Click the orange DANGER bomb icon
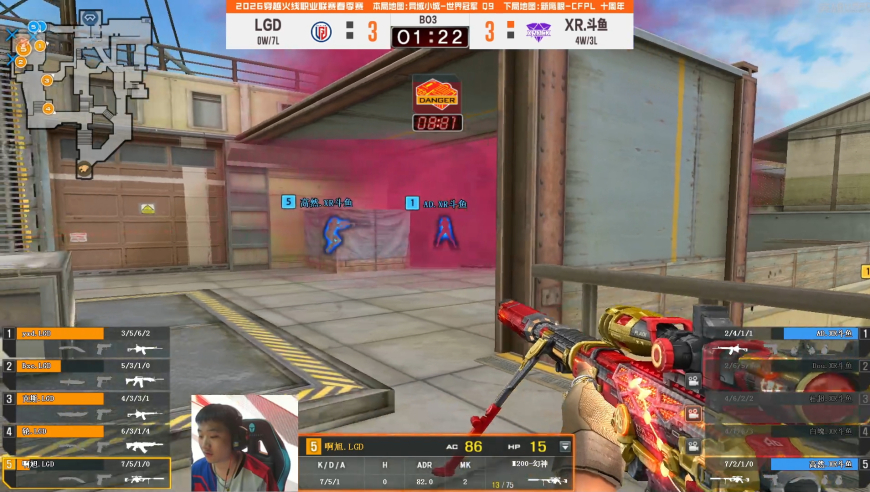This screenshot has height=492, width=870. [x=437, y=95]
